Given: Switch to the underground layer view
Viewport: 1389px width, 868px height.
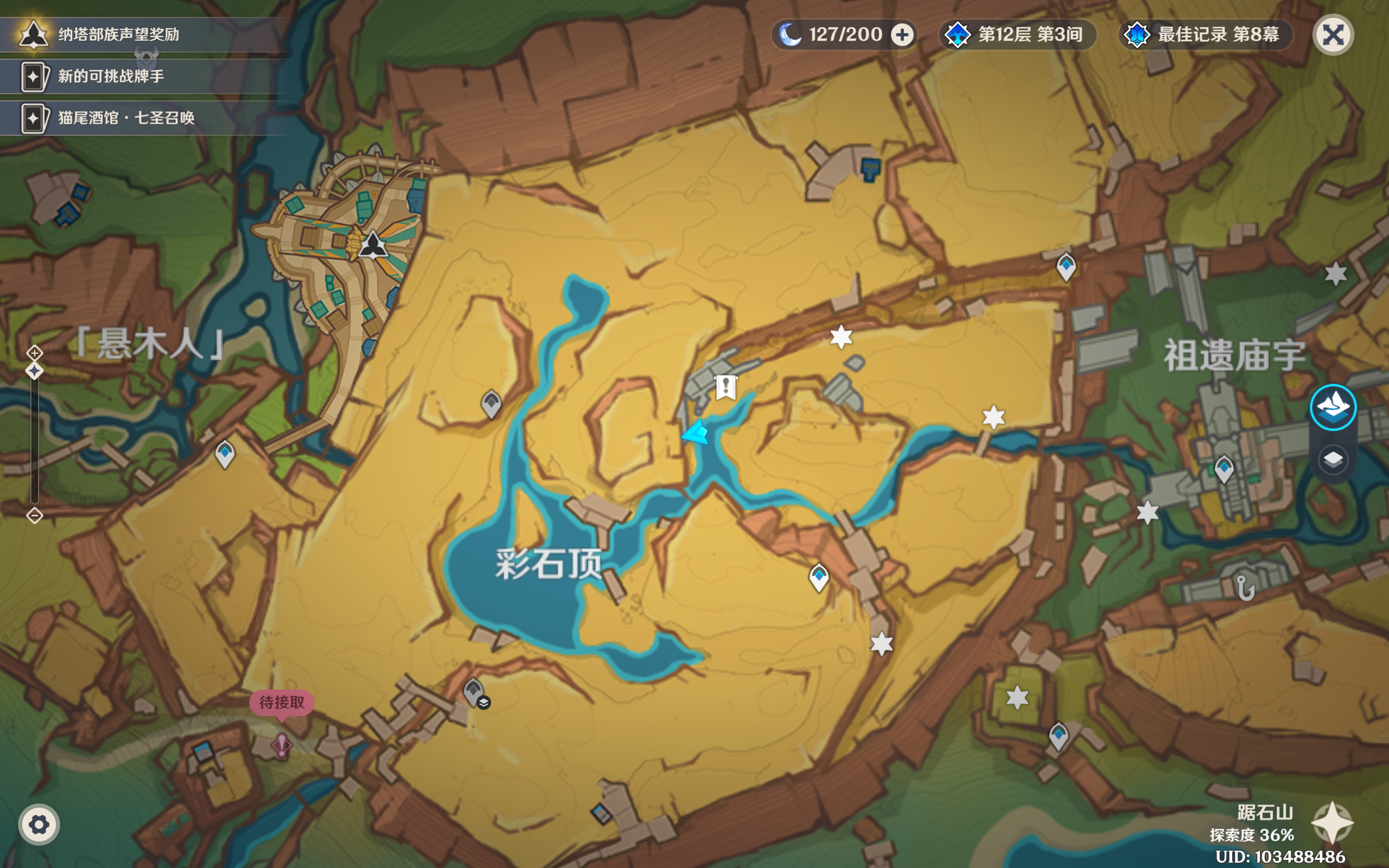Looking at the screenshot, I should [x=1333, y=459].
